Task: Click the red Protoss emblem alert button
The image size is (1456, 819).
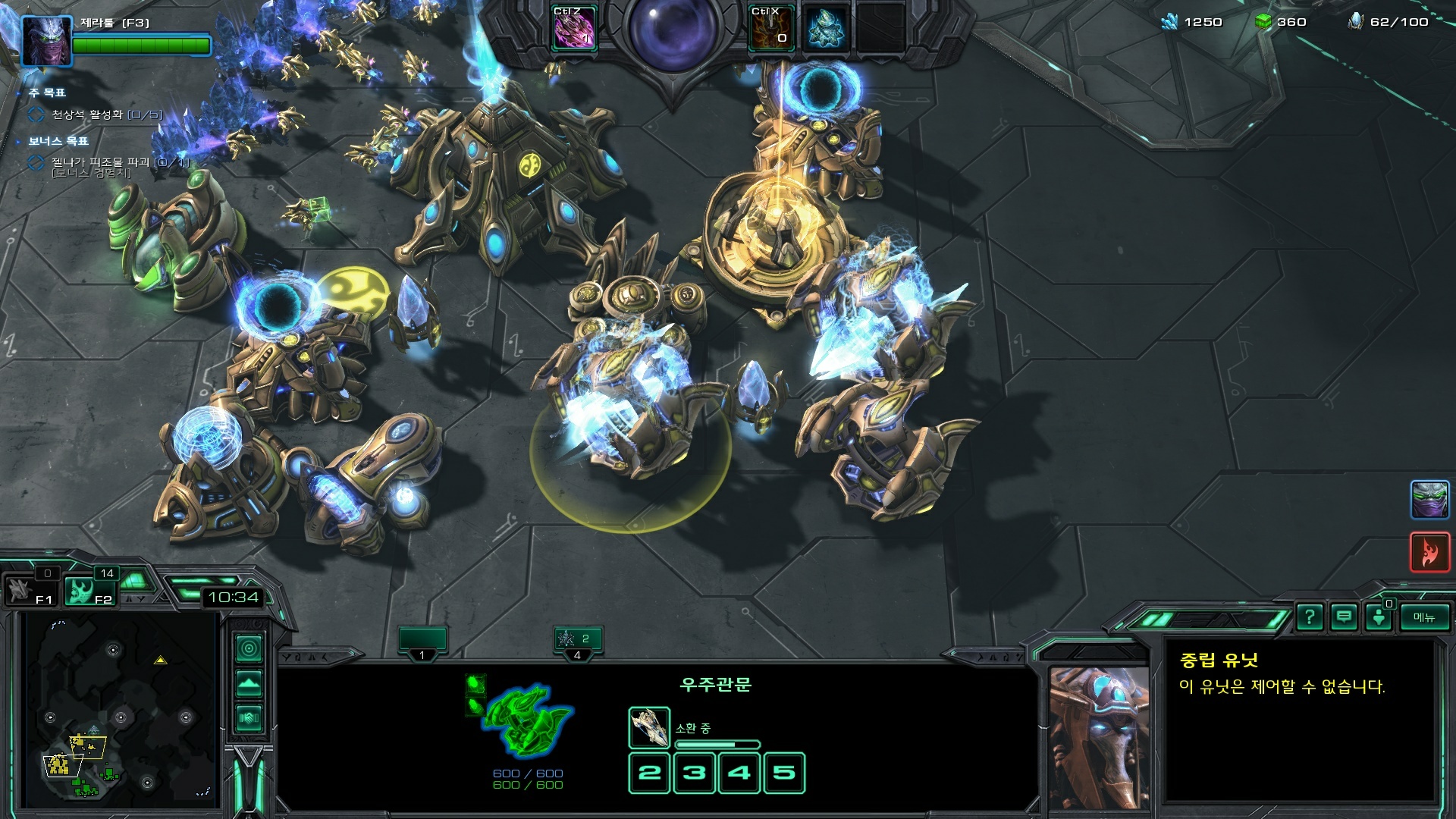Action: (x=1429, y=551)
